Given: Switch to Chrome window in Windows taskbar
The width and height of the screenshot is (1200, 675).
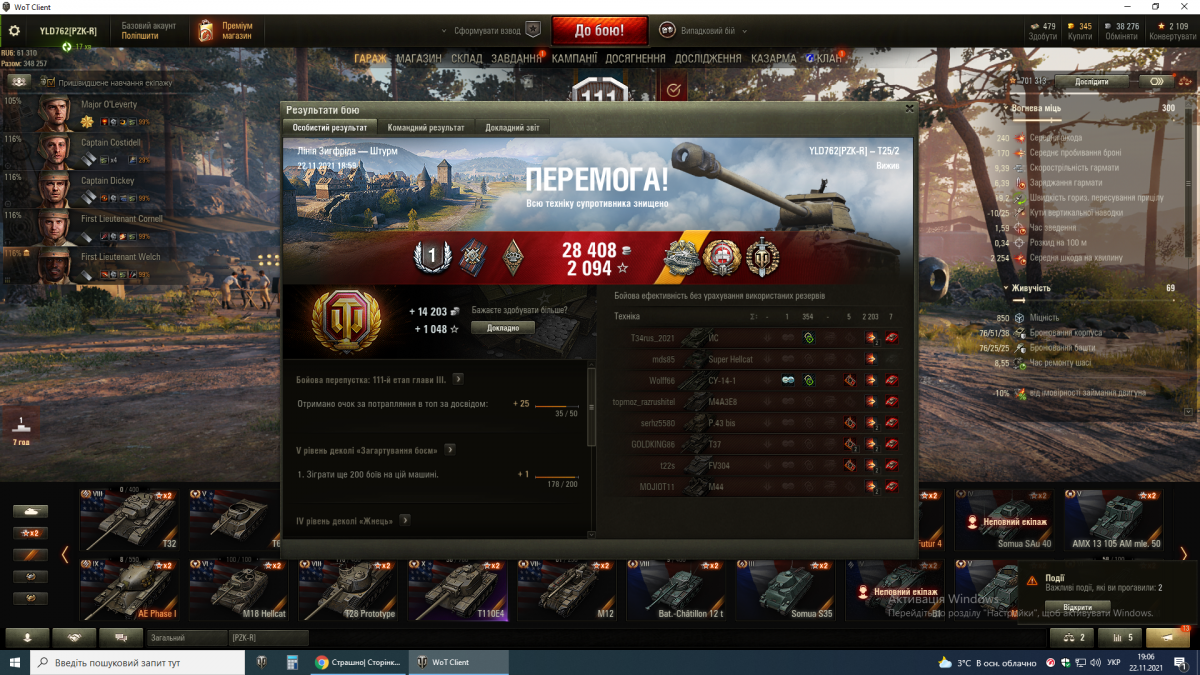Looking at the screenshot, I should click(357, 662).
